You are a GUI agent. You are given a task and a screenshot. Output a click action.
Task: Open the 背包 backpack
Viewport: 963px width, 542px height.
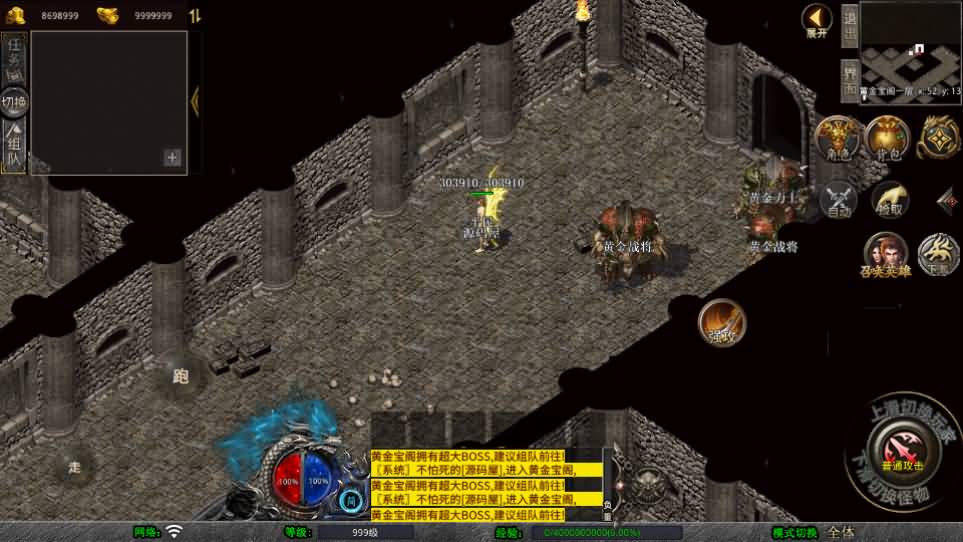886,137
